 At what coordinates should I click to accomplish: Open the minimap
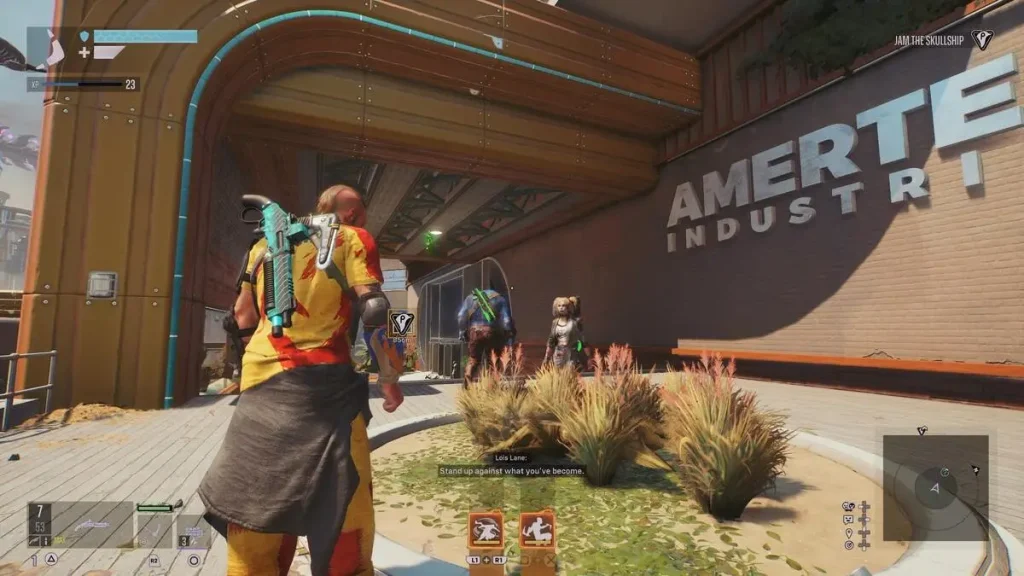pos(935,486)
